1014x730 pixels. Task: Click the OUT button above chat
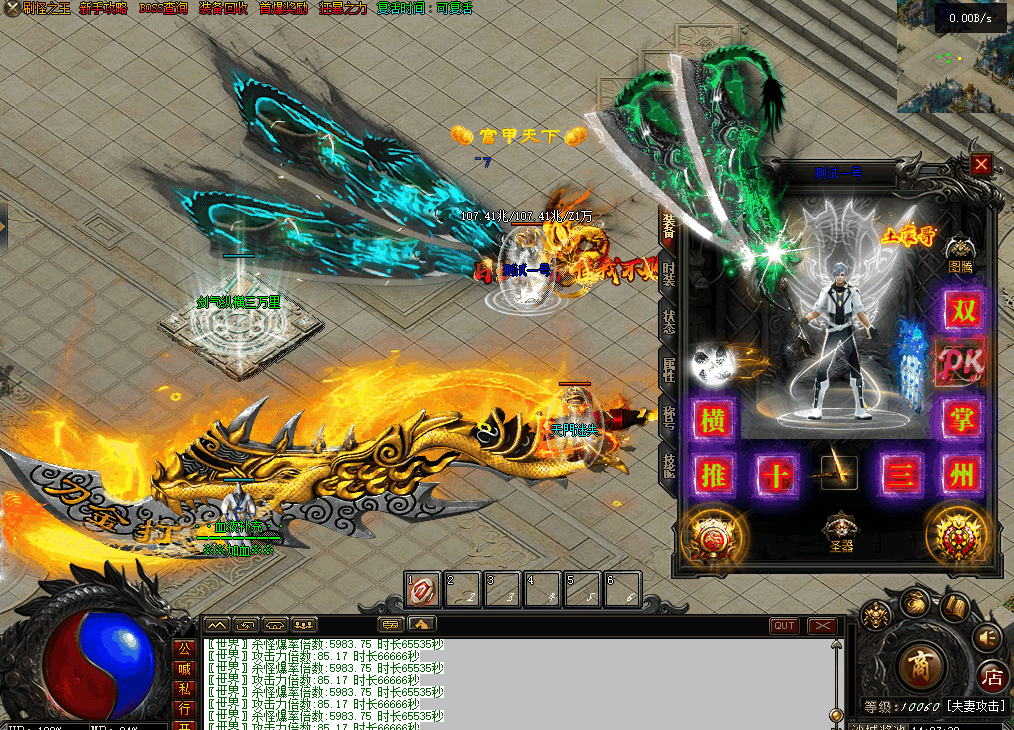click(784, 626)
